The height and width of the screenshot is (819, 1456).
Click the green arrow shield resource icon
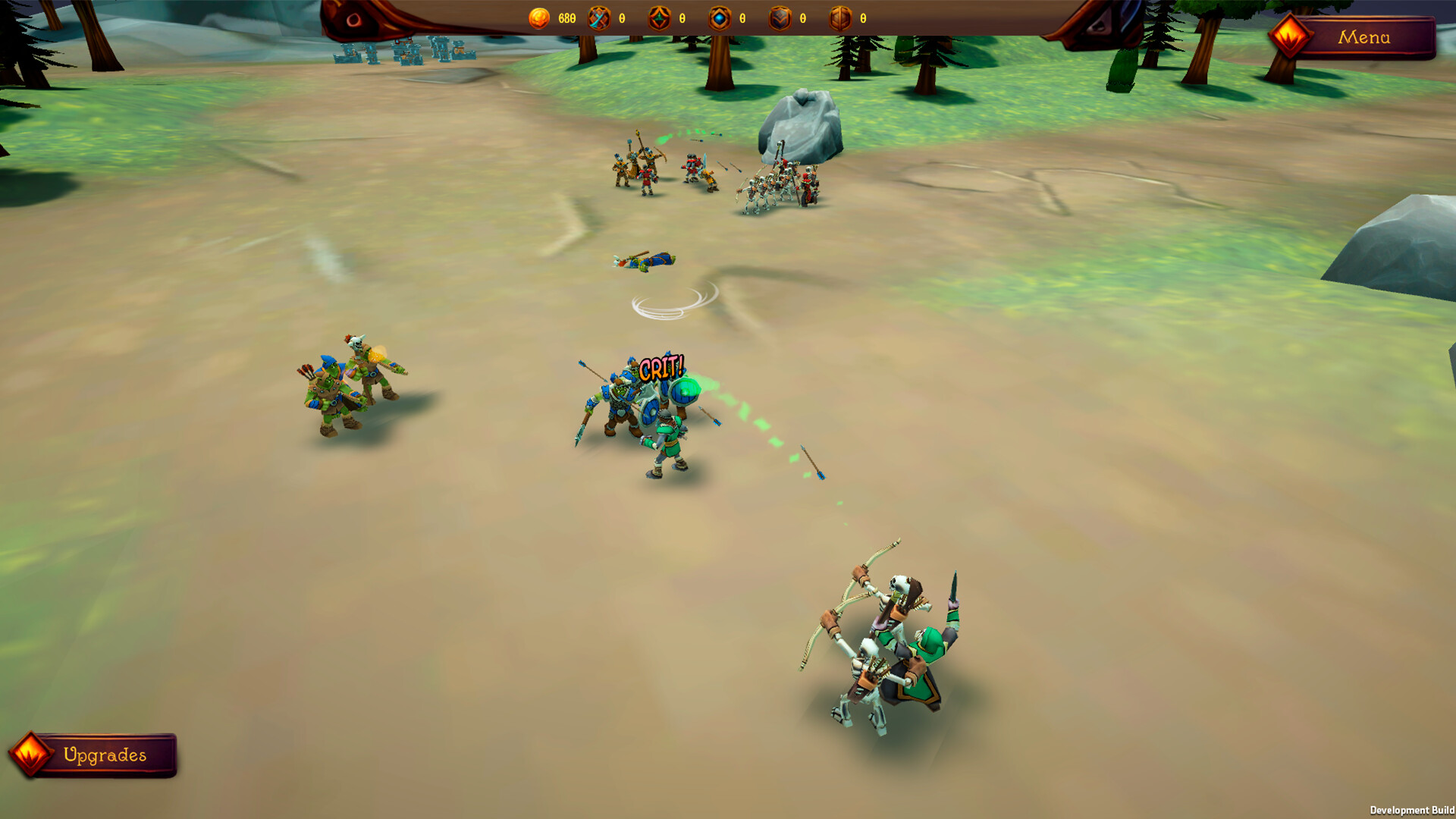[658, 19]
